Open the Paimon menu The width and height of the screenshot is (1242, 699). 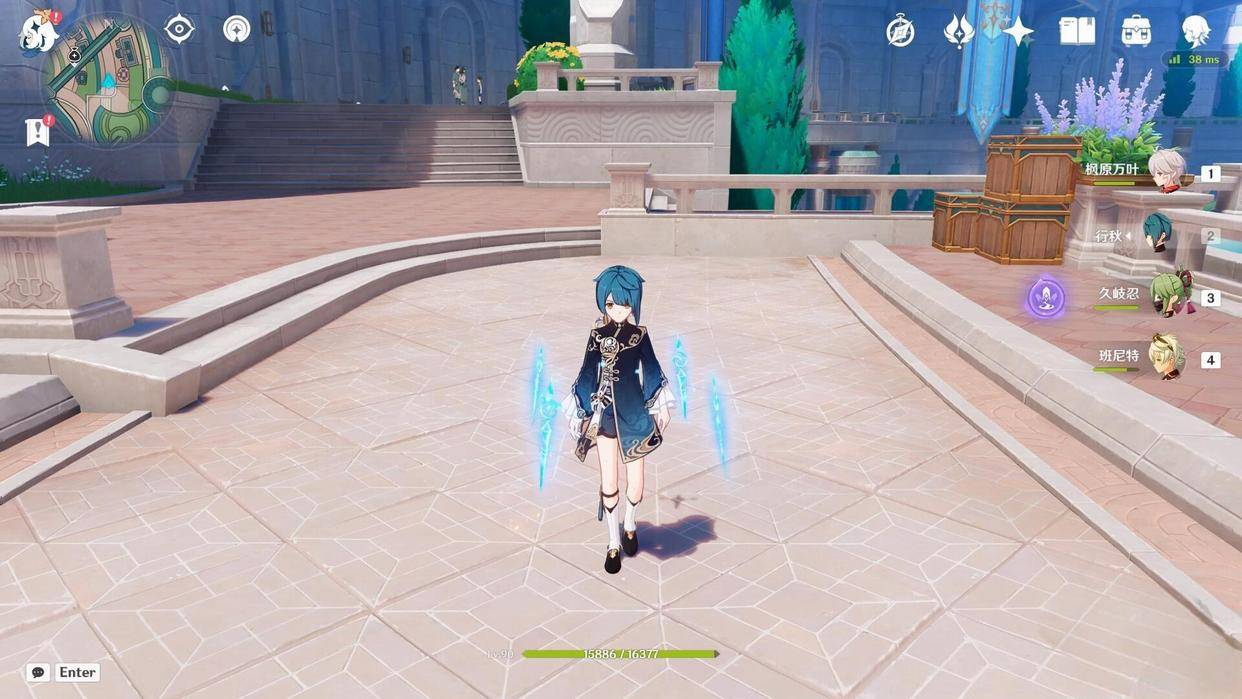pyautogui.click(x=38, y=32)
